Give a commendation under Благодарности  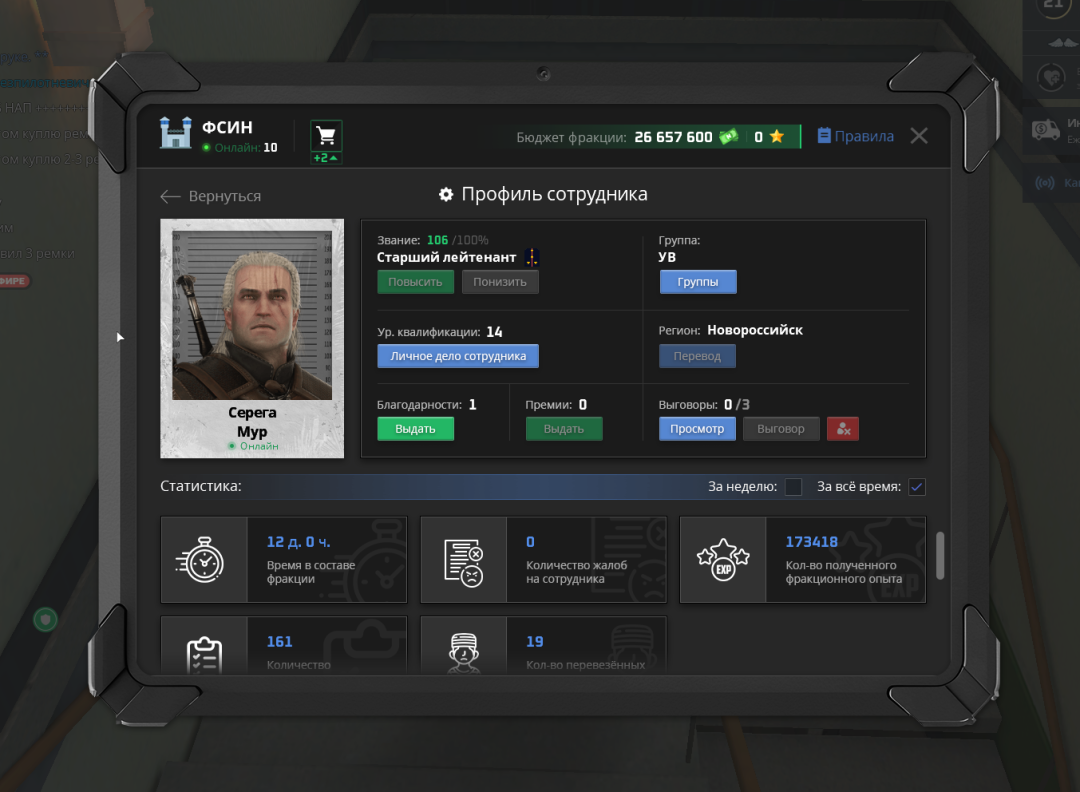point(415,429)
